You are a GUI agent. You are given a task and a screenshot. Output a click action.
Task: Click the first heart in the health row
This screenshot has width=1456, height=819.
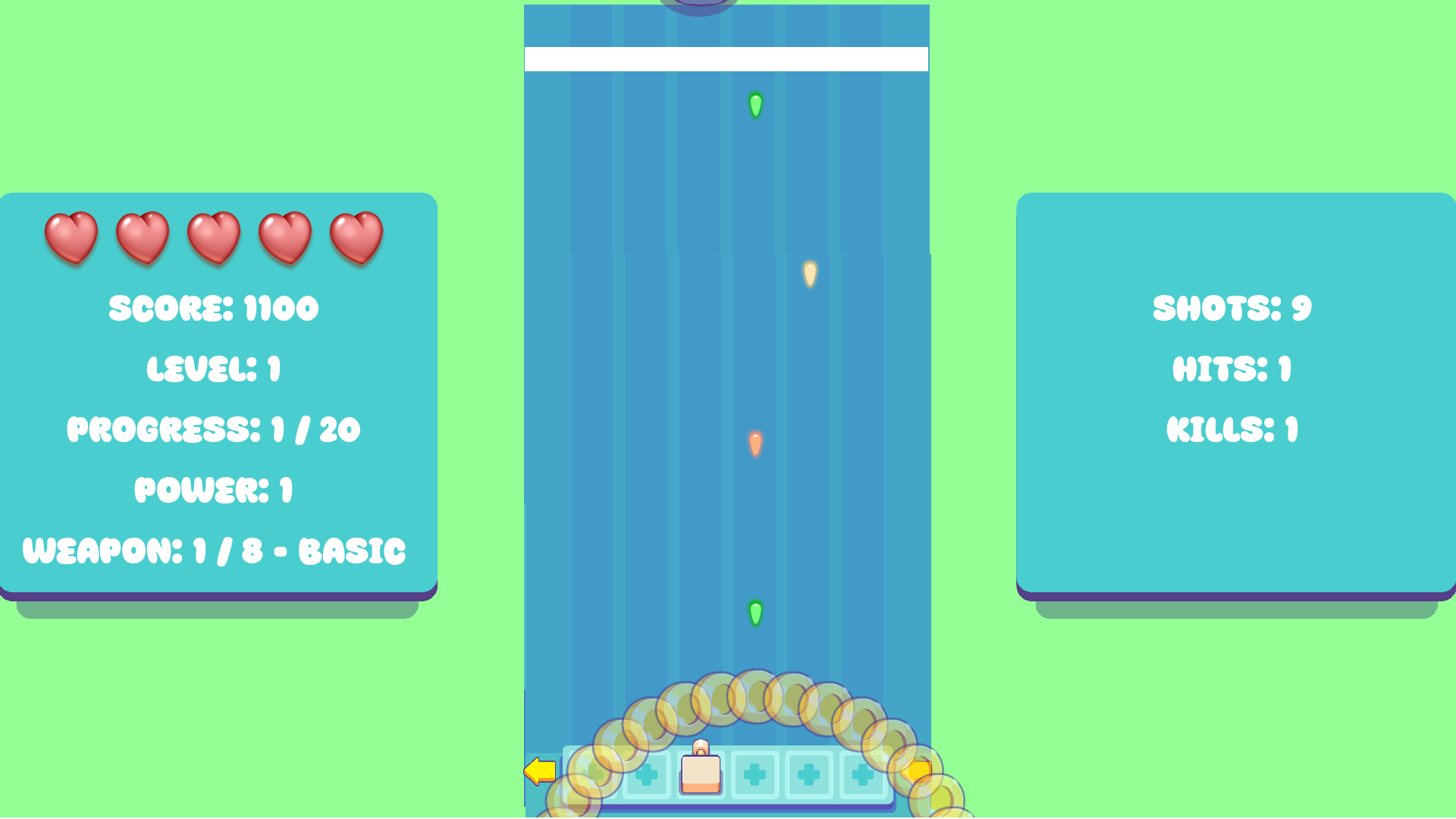pyautogui.click(x=71, y=239)
